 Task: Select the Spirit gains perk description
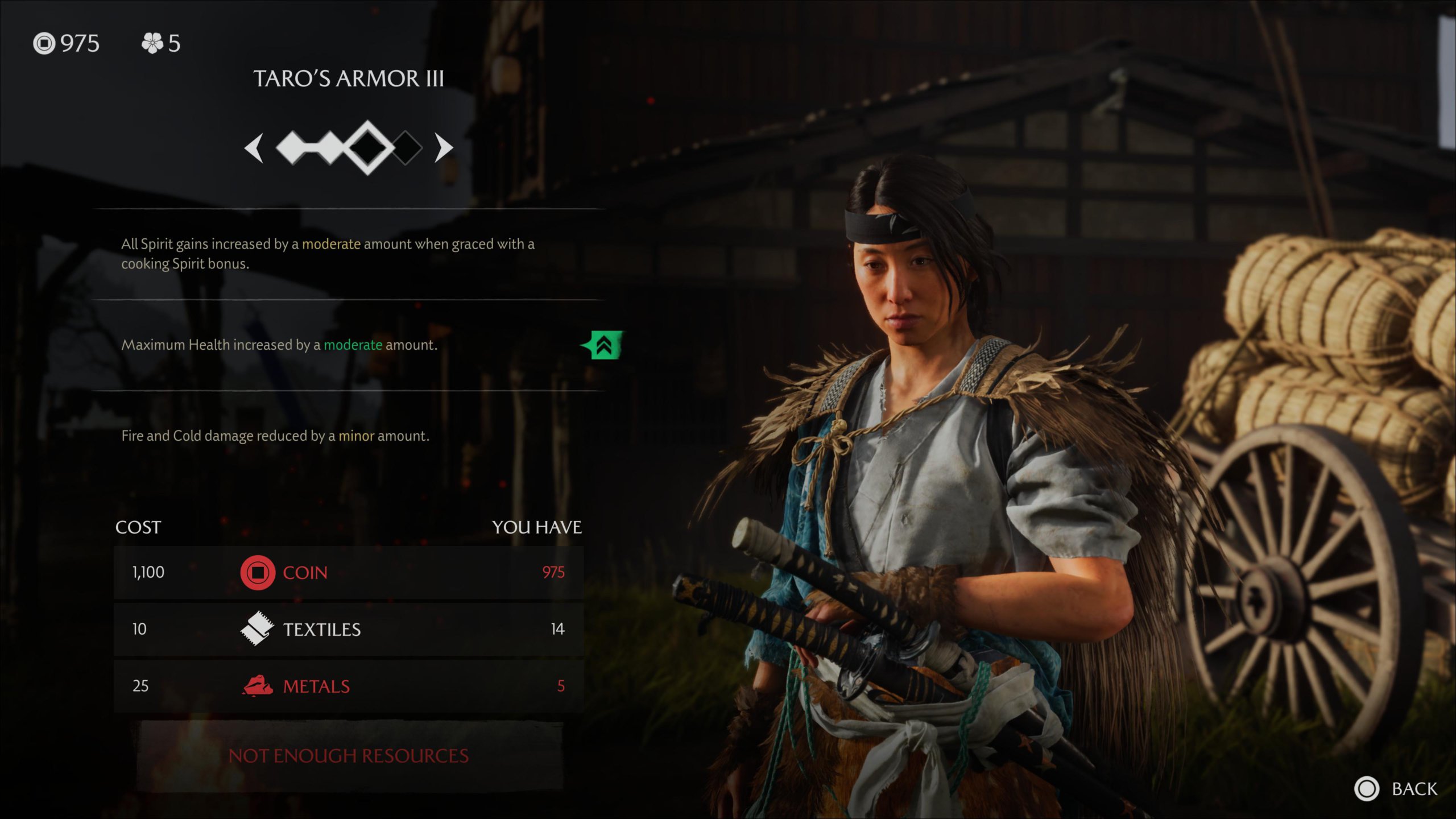tap(328, 254)
